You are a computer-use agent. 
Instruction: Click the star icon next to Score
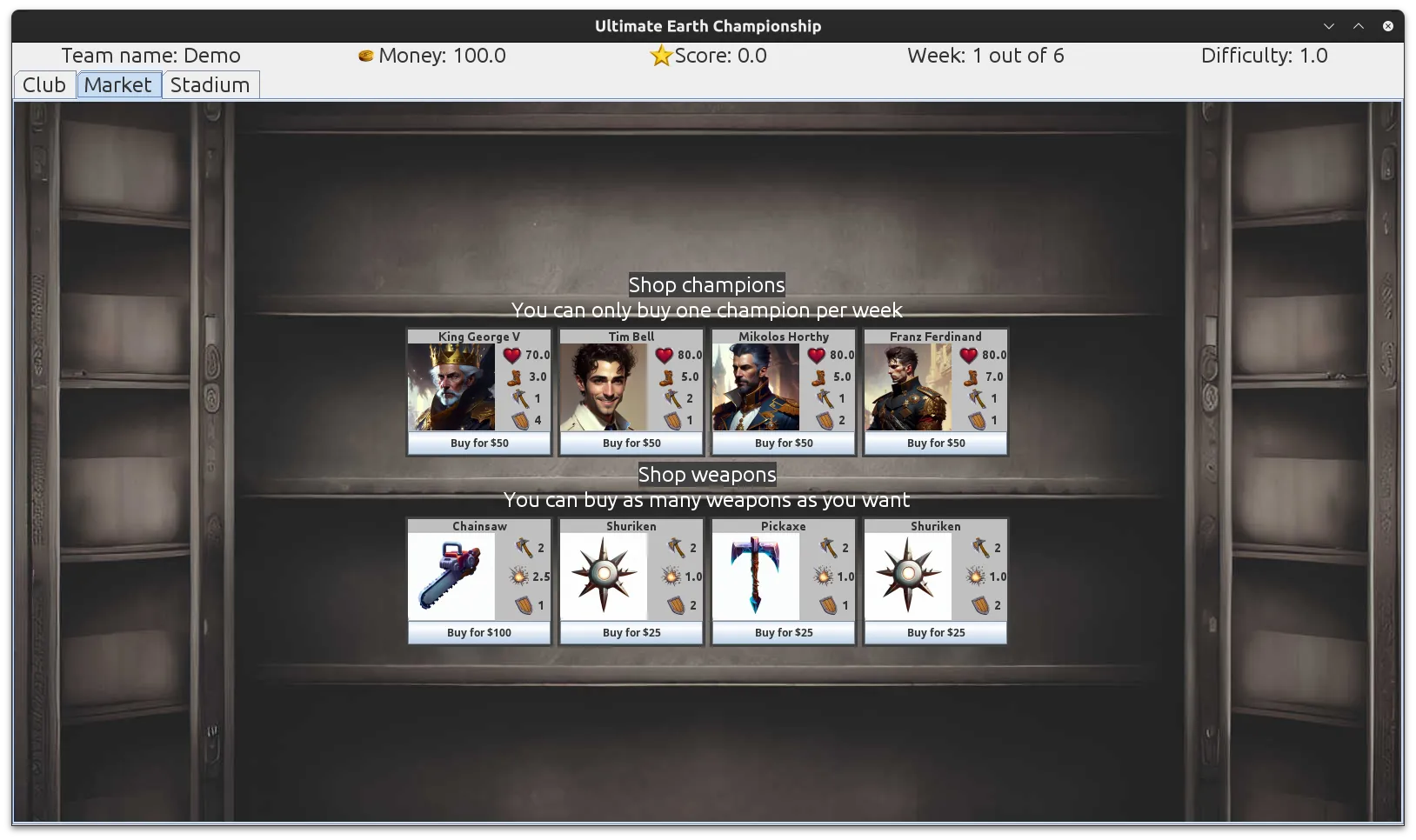click(x=660, y=55)
